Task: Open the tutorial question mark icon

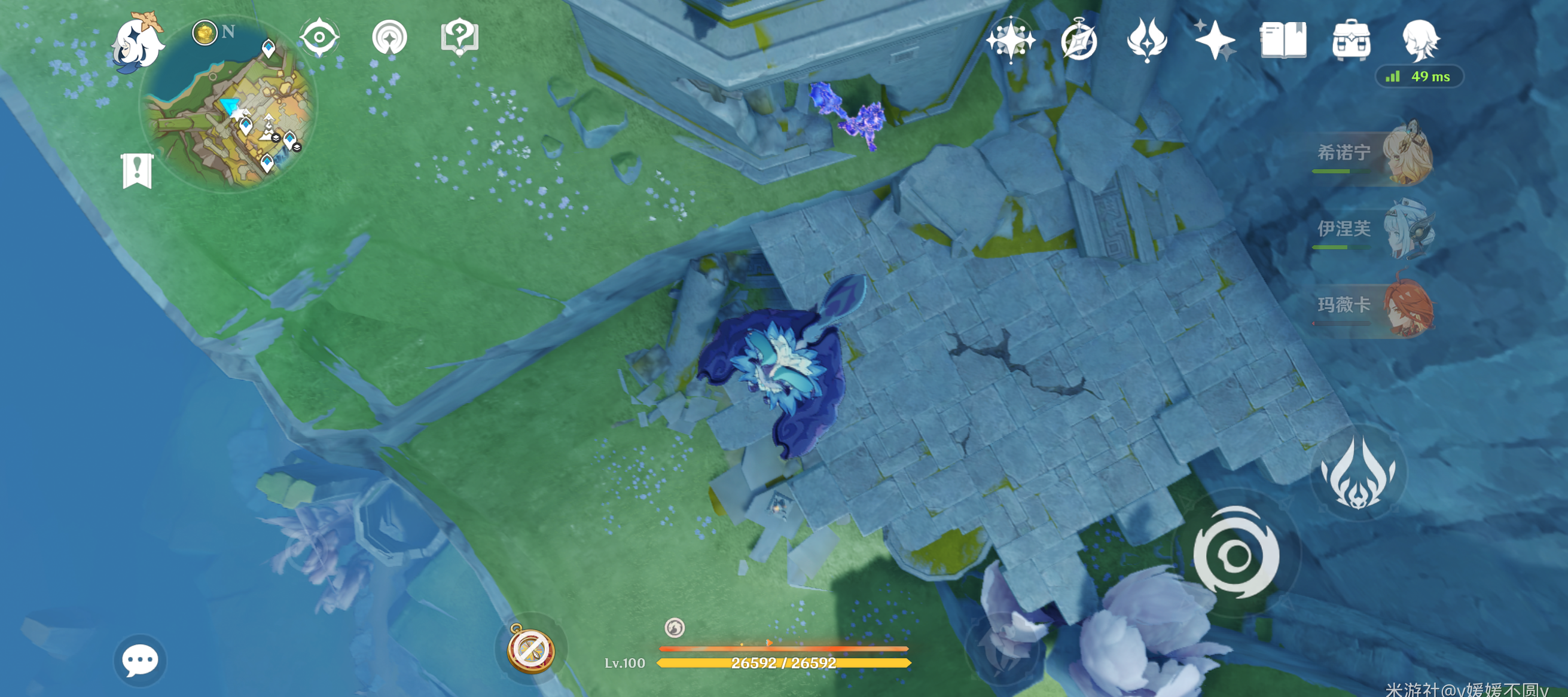Action: click(x=459, y=36)
